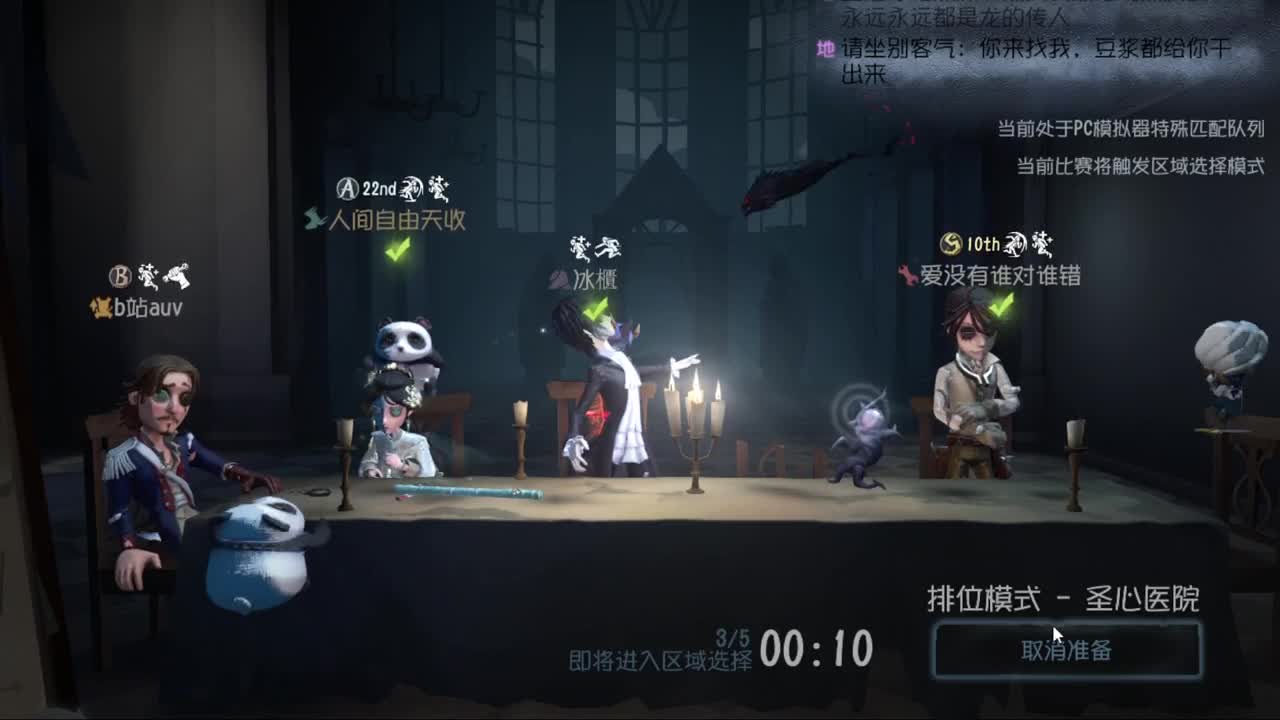Select the B tier rank badge above b站auv
Viewport: 1280px width, 720px height.
[x=120, y=277]
